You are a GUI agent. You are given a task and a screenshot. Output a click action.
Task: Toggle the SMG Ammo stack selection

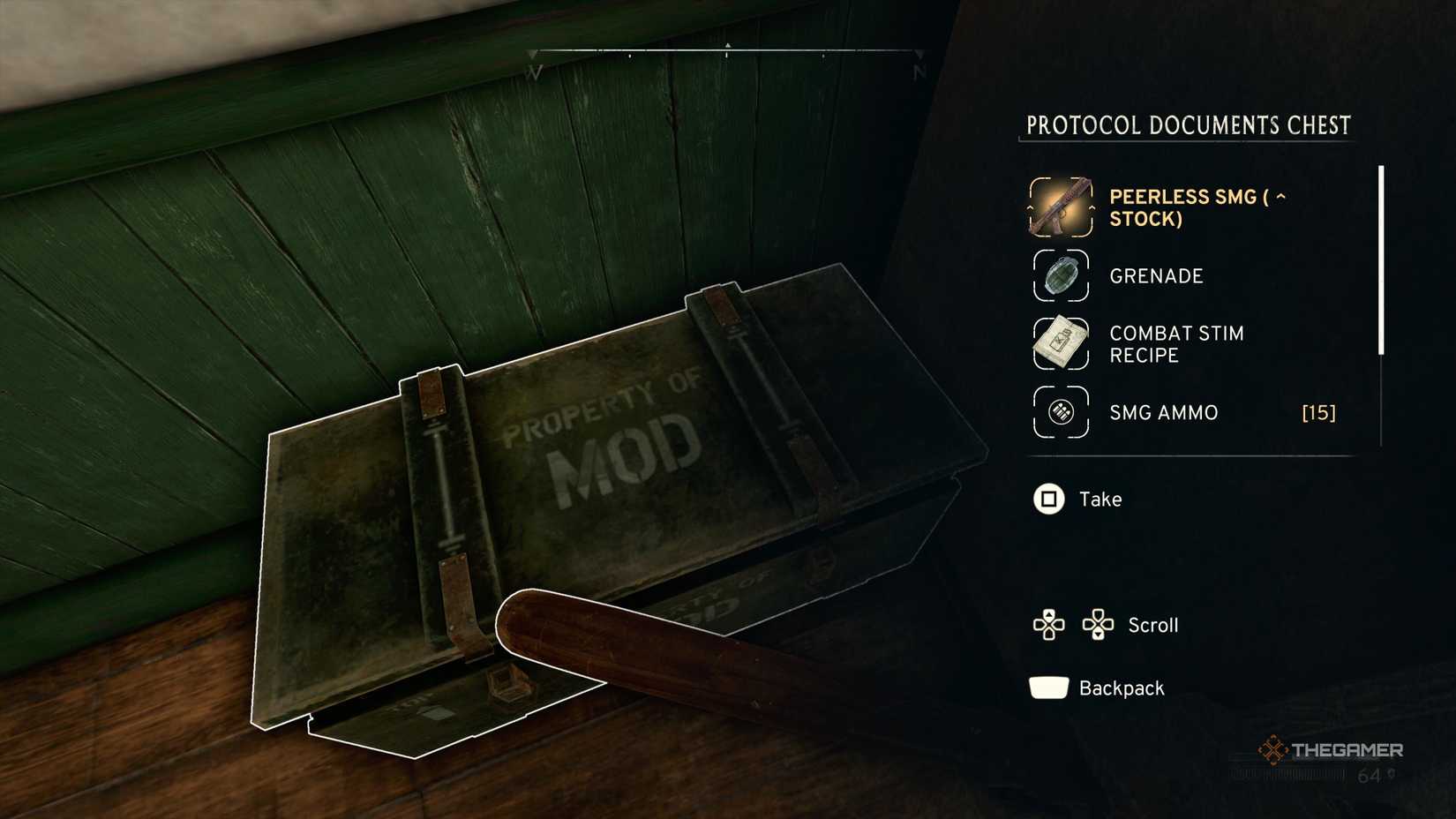(x=1163, y=412)
